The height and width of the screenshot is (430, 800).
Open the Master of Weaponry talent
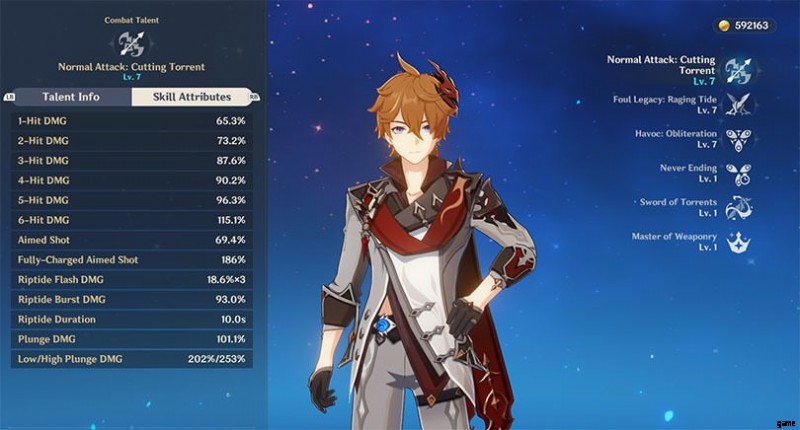point(739,242)
